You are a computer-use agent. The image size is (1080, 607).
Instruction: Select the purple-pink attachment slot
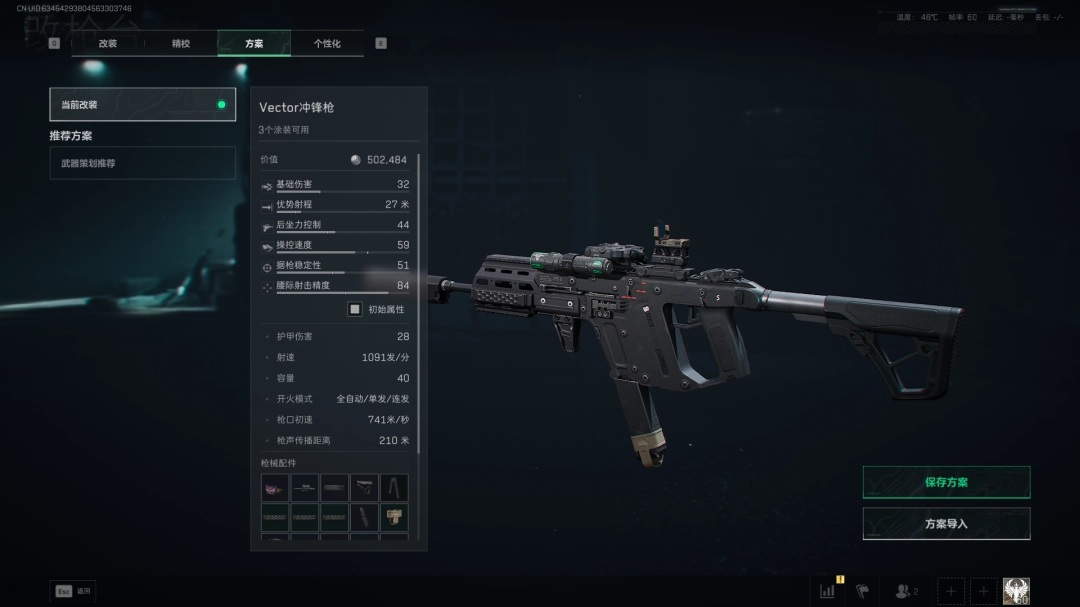275,488
